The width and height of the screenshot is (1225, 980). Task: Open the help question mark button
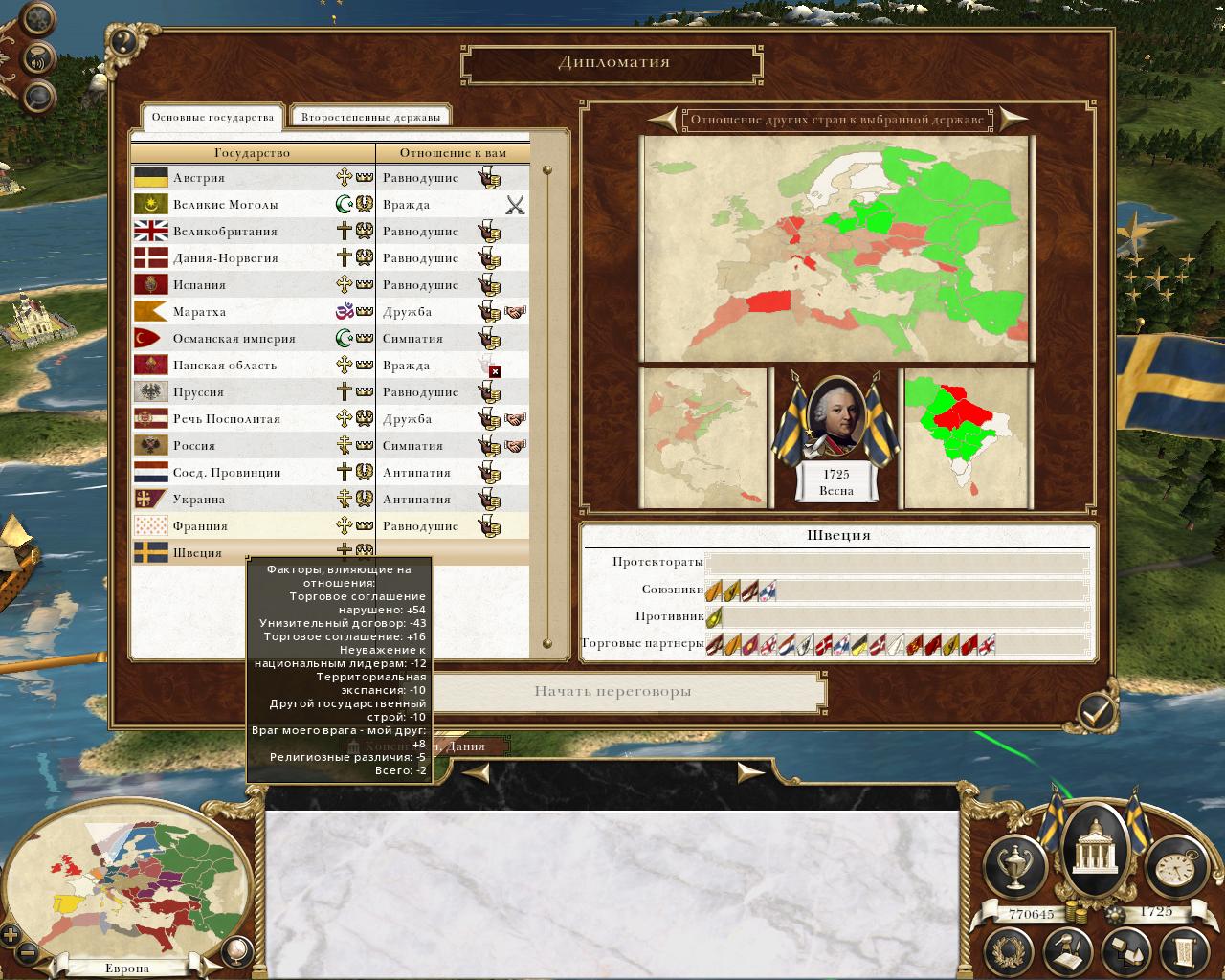coord(122,41)
